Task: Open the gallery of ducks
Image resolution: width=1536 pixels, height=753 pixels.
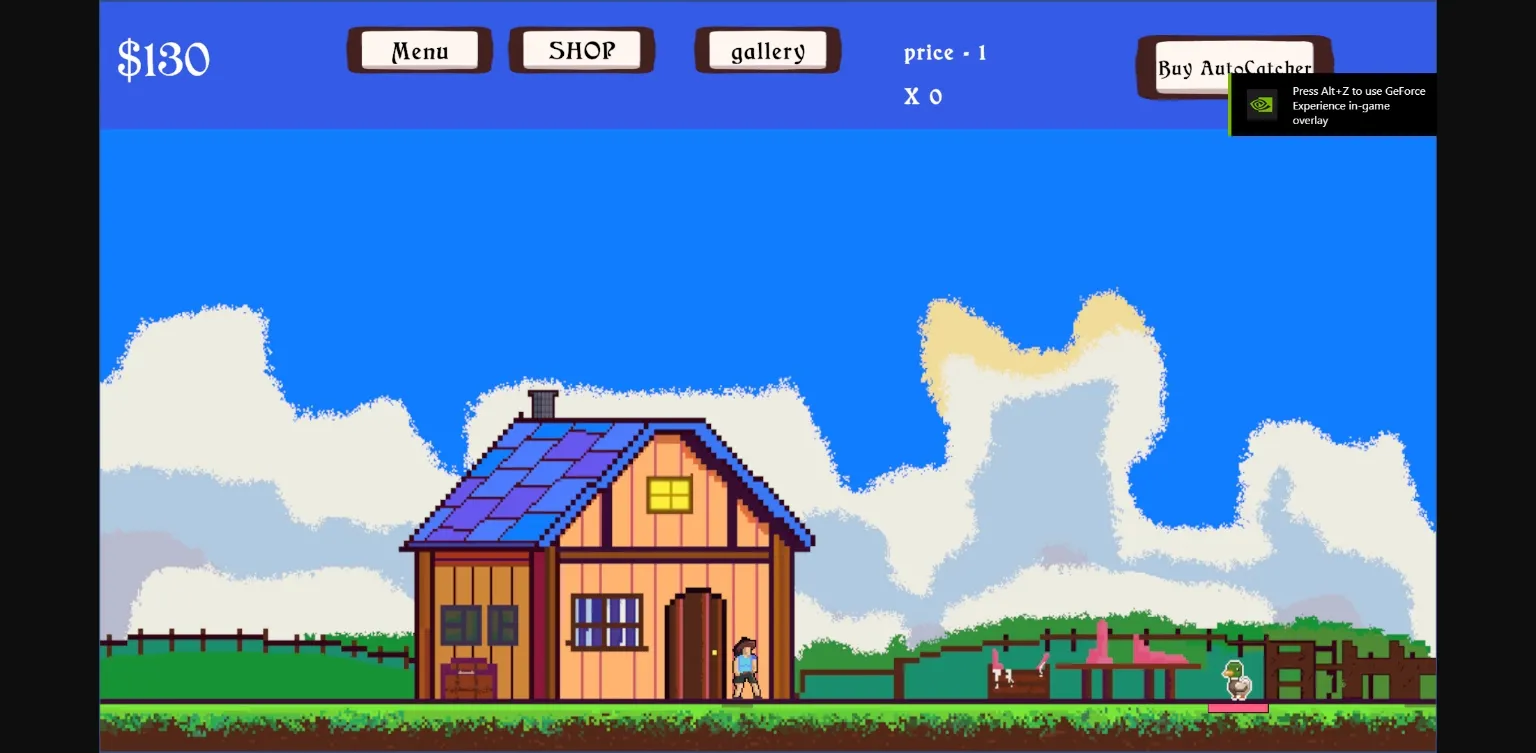Action: 767,51
